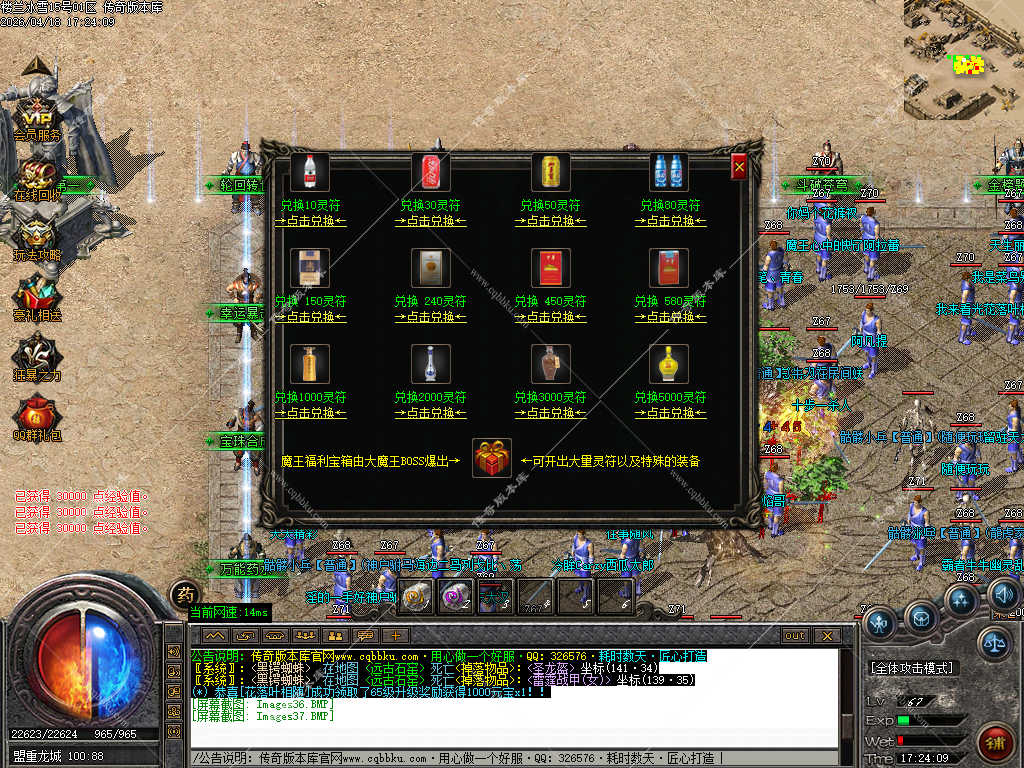Exchange for 150 灵符

310,317
